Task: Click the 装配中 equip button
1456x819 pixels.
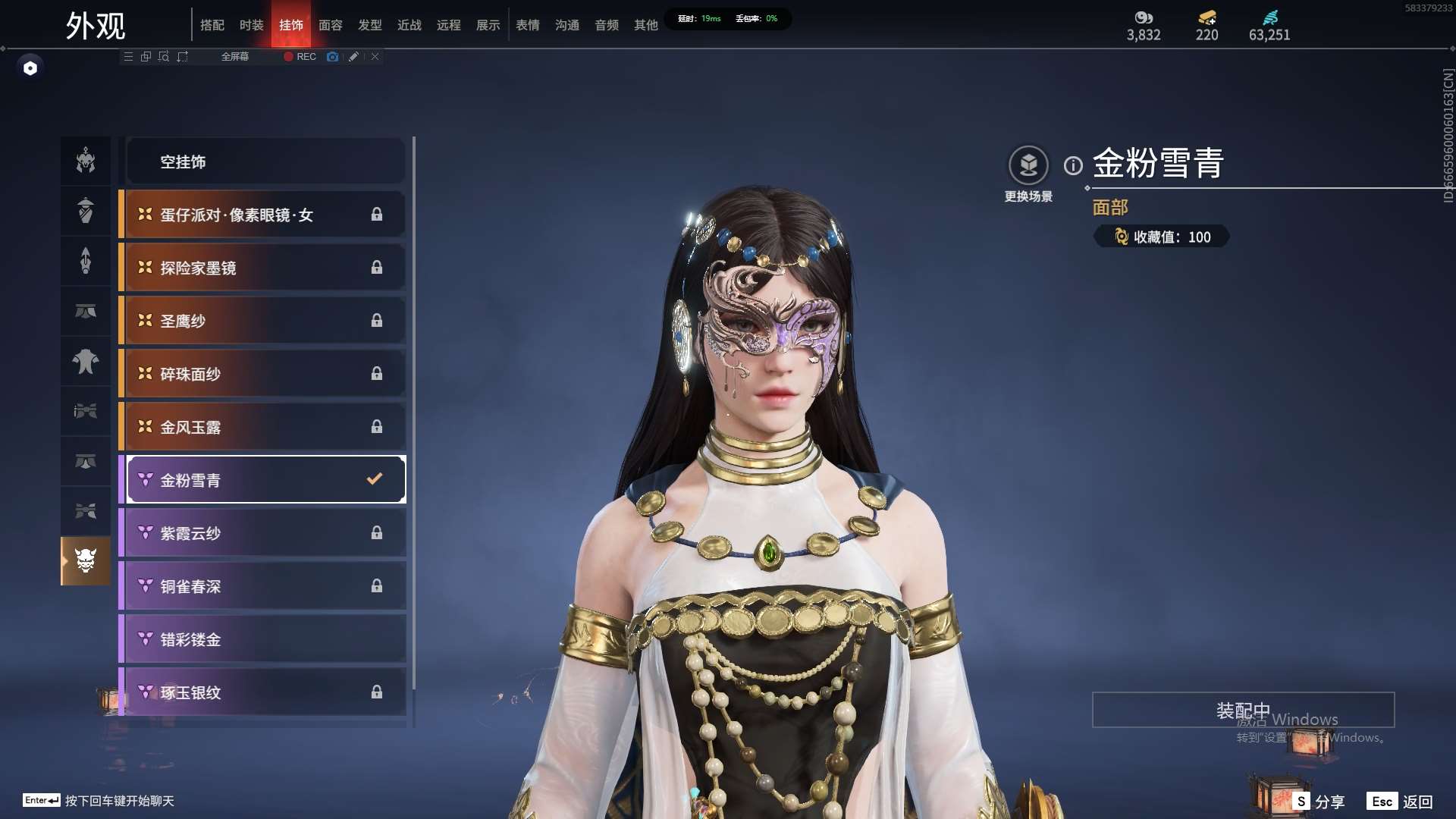Action: [1243, 711]
